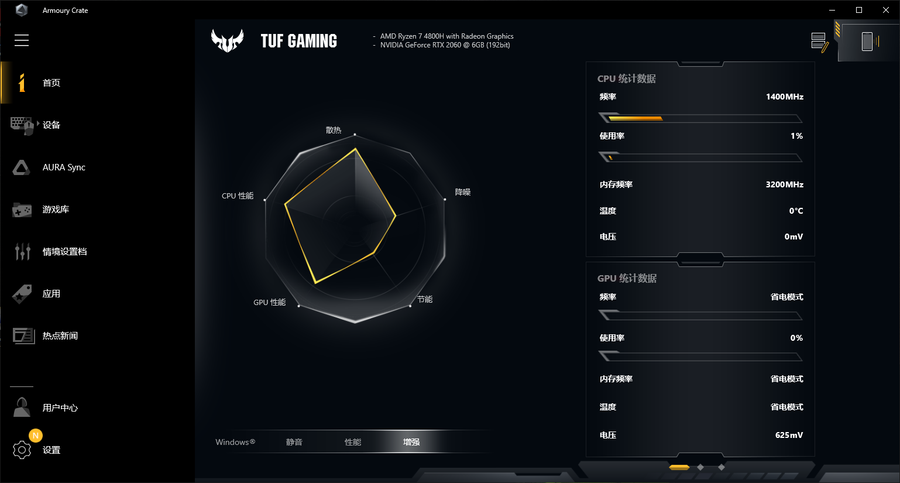Image resolution: width=900 pixels, height=483 pixels.
Task: Go to the second stats page dot
Action: 701,467
